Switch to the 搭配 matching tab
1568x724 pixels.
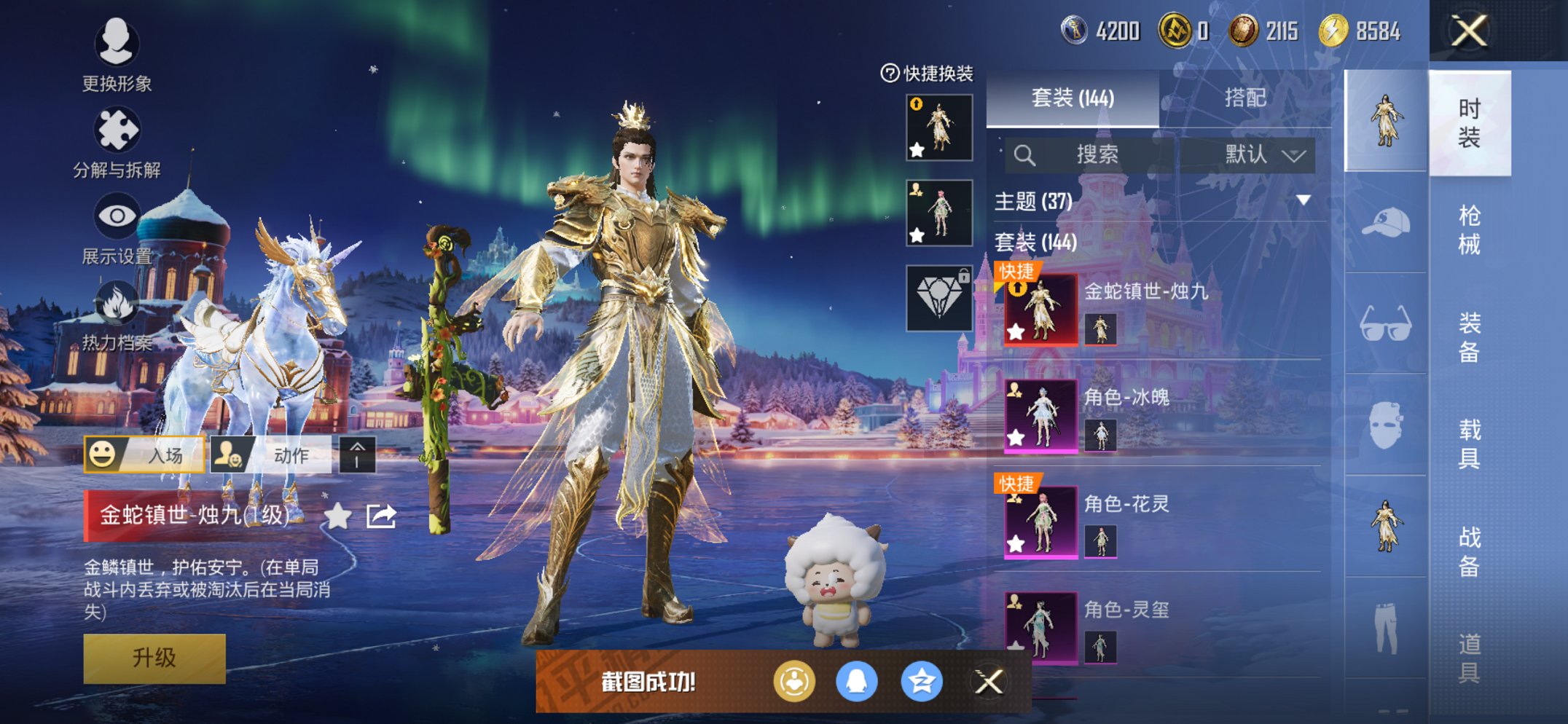pyautogui.click(x=1244, y=98)
